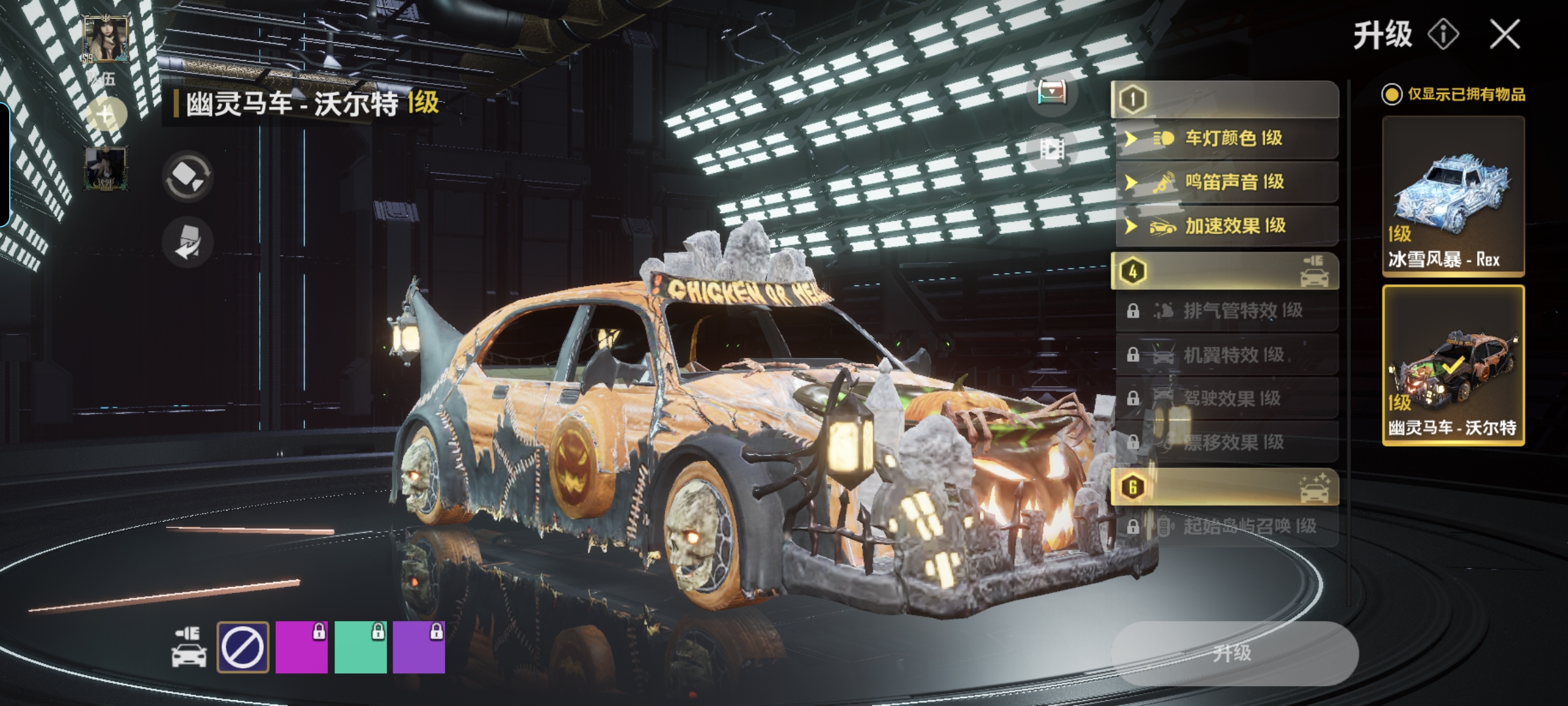Close the upgrade screen with the X

[x=1505, y=34]
